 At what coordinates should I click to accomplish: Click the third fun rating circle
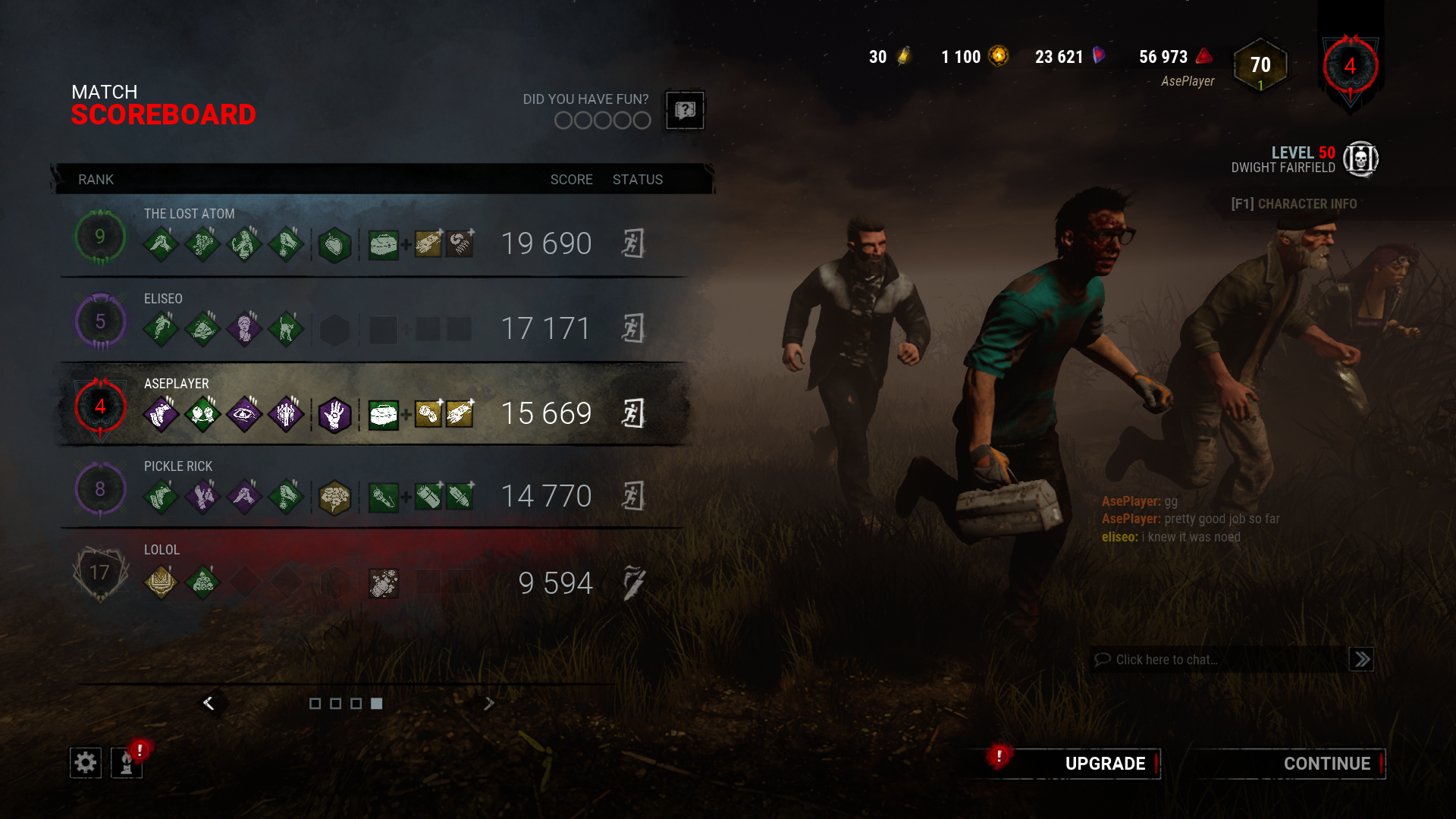pos(602,120)
